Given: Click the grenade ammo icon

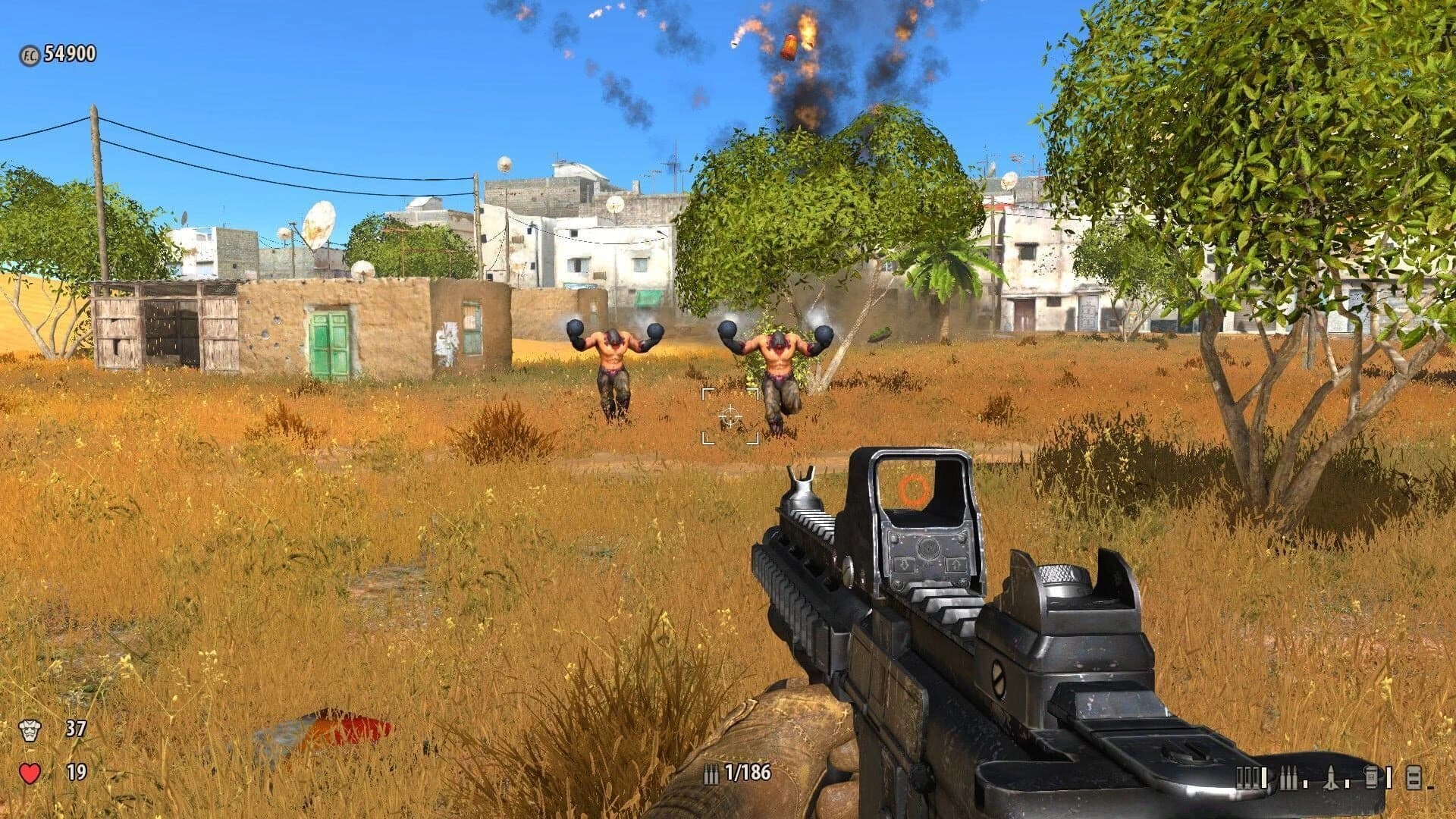Looking at the screenshot, I should coord(1370,777).
